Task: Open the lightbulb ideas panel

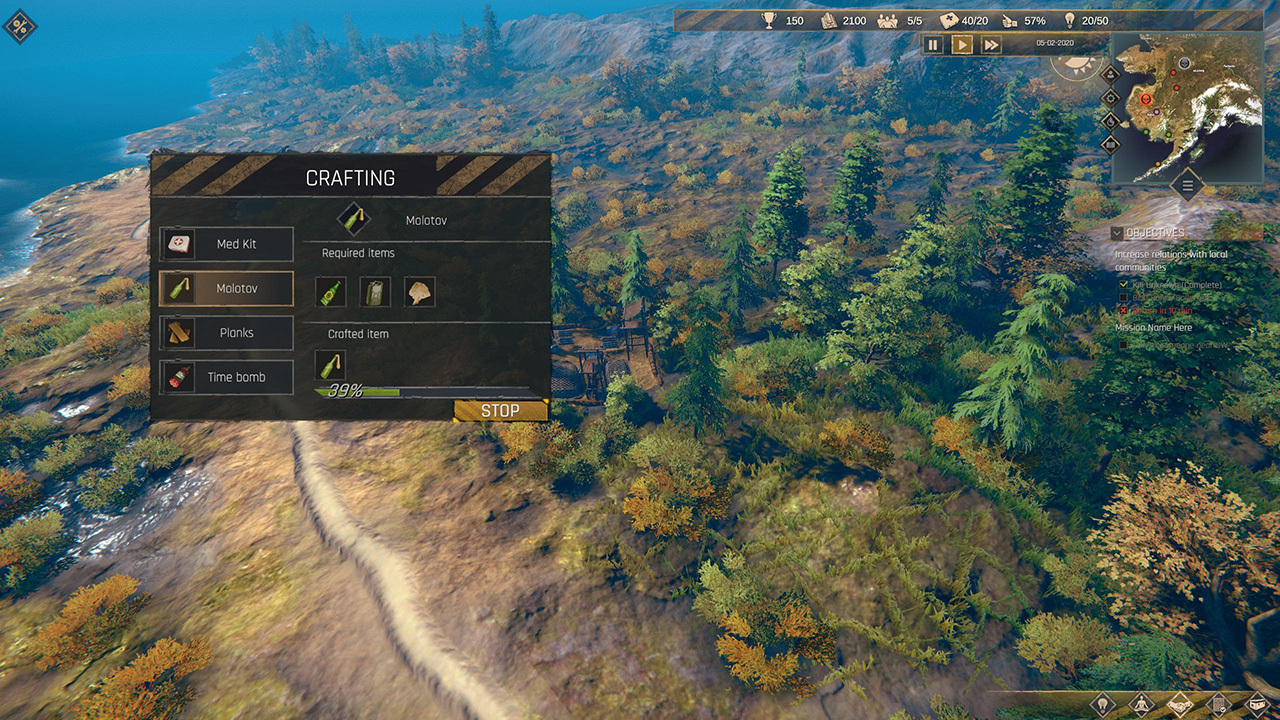Action: pos(1102,704)
